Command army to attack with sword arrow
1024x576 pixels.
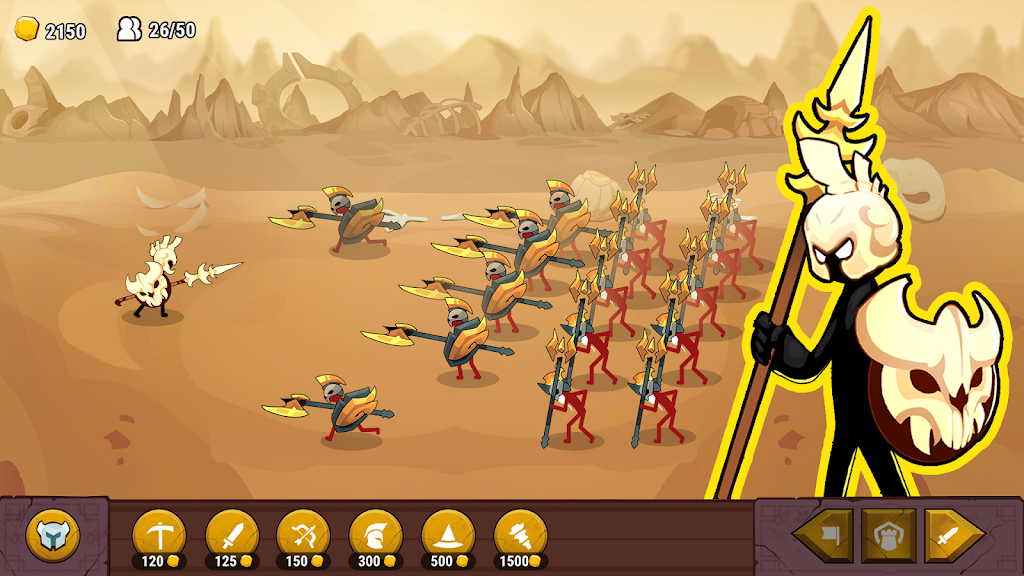pos(952,536)
